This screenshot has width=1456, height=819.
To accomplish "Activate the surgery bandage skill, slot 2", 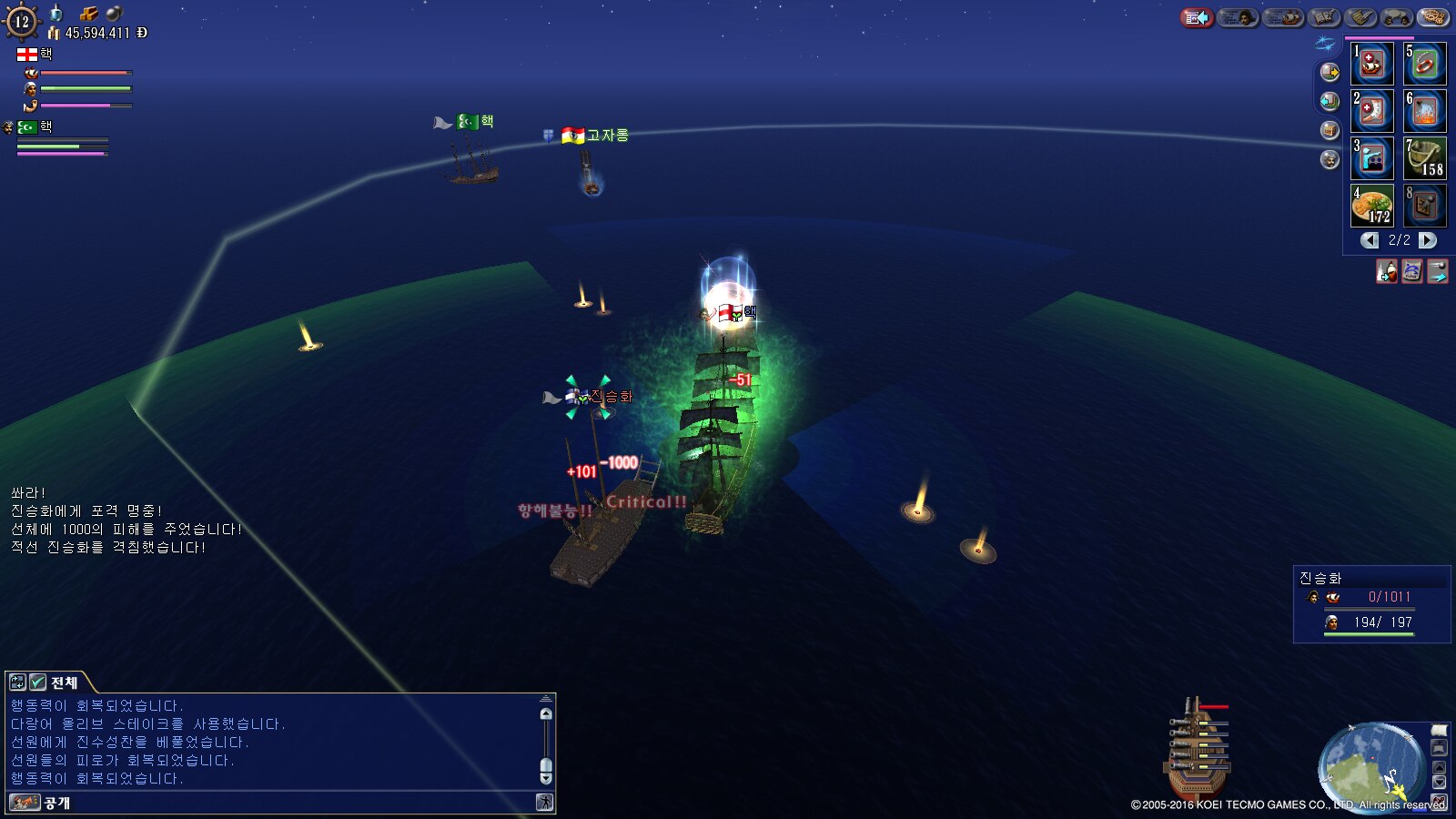I will 1371,111.
